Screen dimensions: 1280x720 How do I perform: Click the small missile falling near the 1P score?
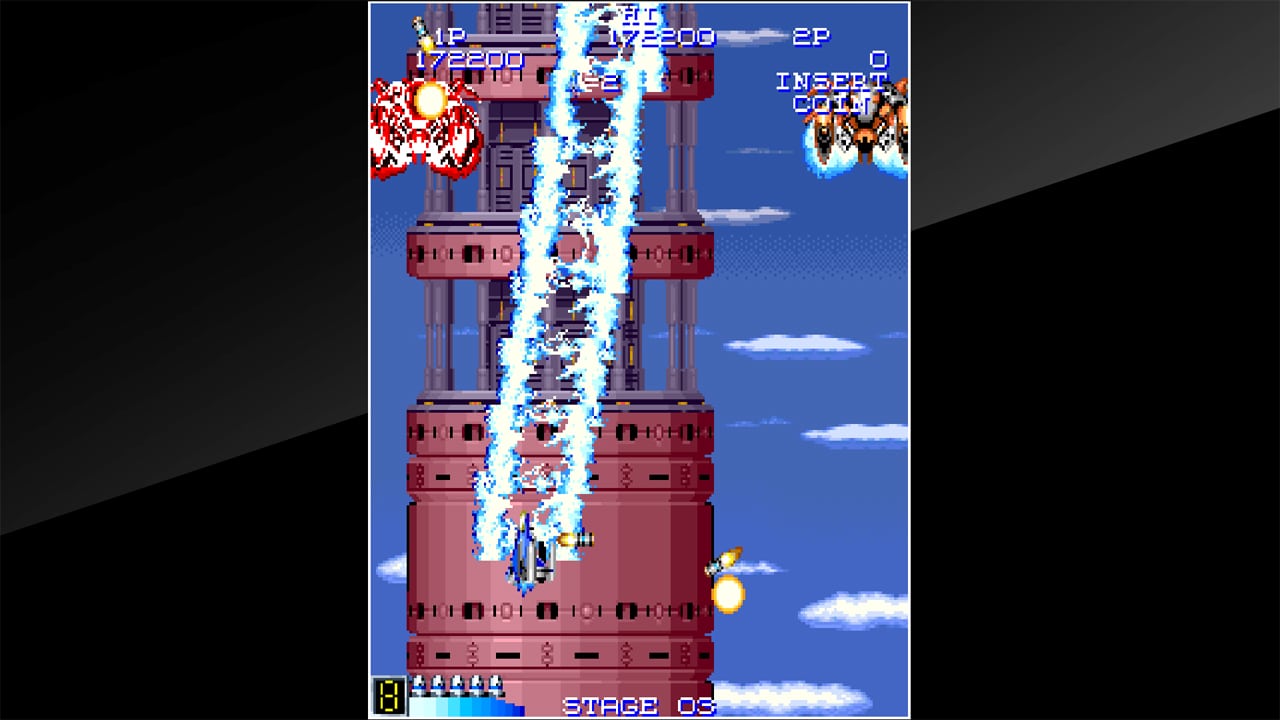coord(418,30)
